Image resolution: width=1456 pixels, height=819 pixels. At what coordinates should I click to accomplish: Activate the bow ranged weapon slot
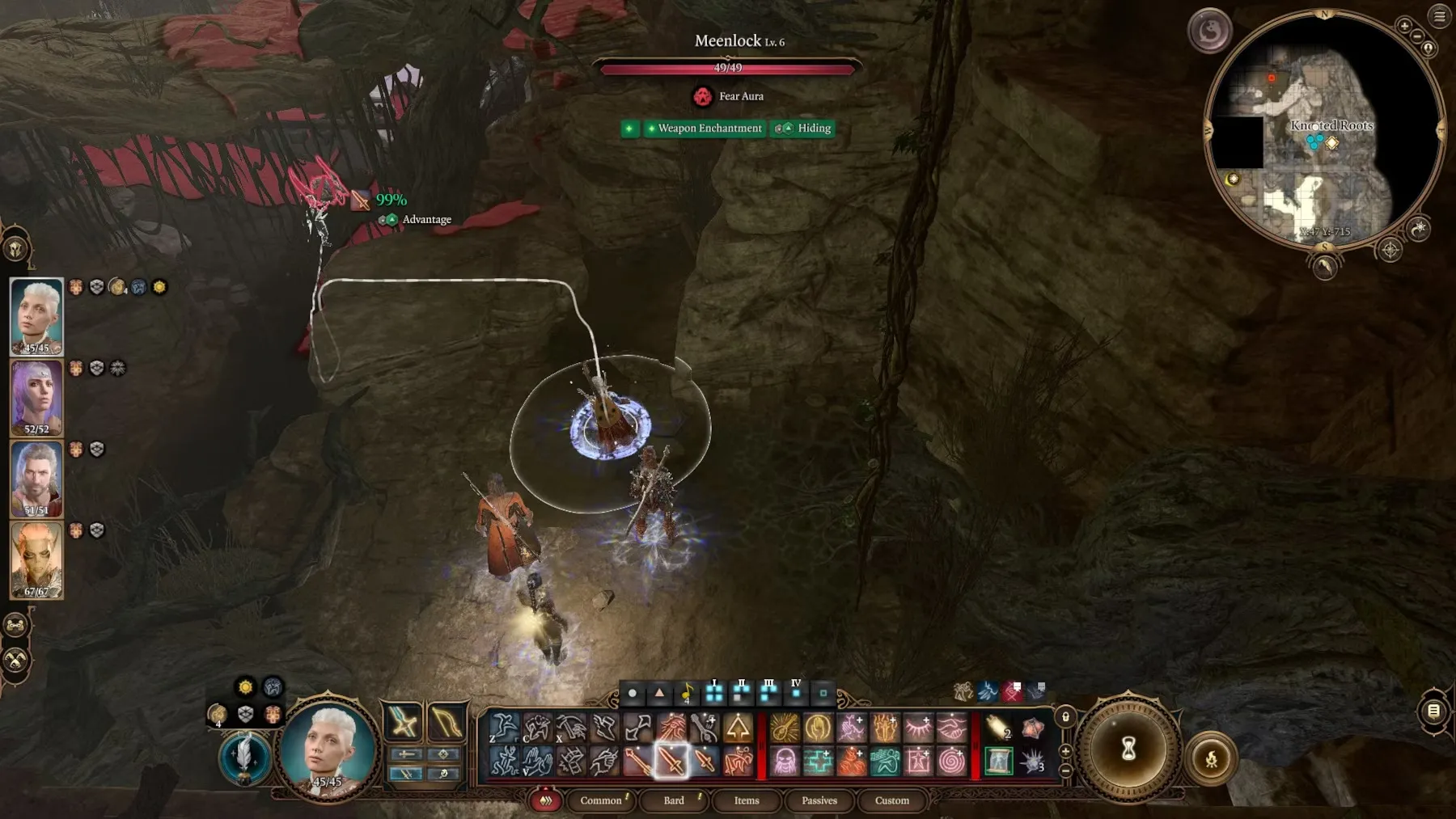(446, 723)
